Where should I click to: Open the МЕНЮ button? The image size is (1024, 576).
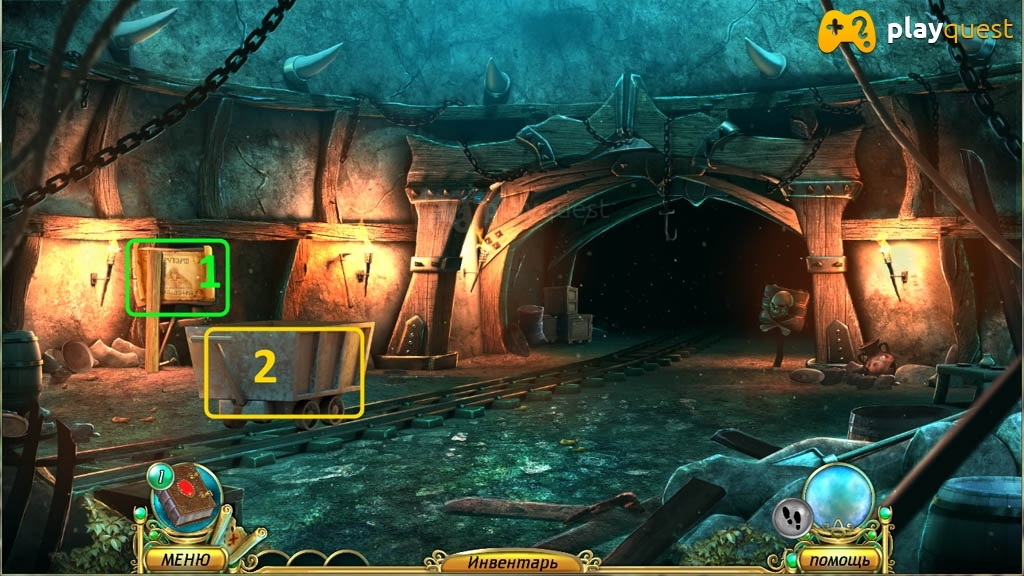[187, 558]
